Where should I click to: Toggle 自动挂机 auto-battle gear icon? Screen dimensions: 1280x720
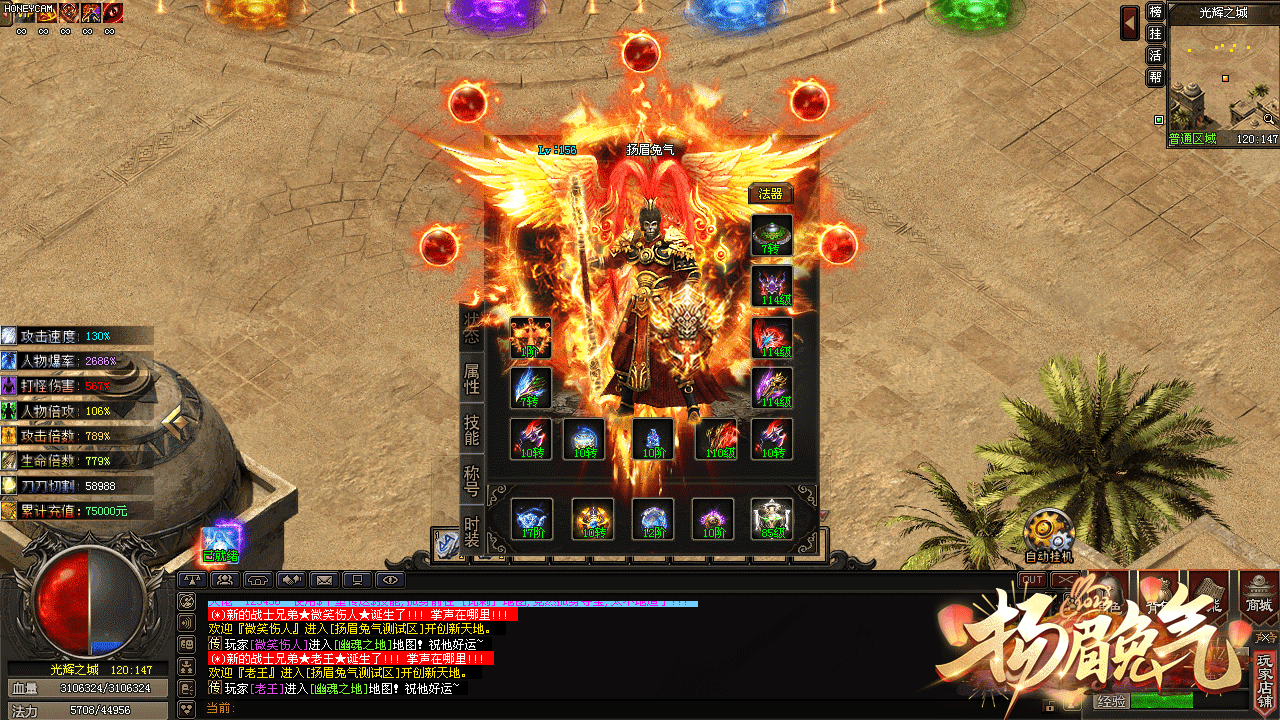1048,530
